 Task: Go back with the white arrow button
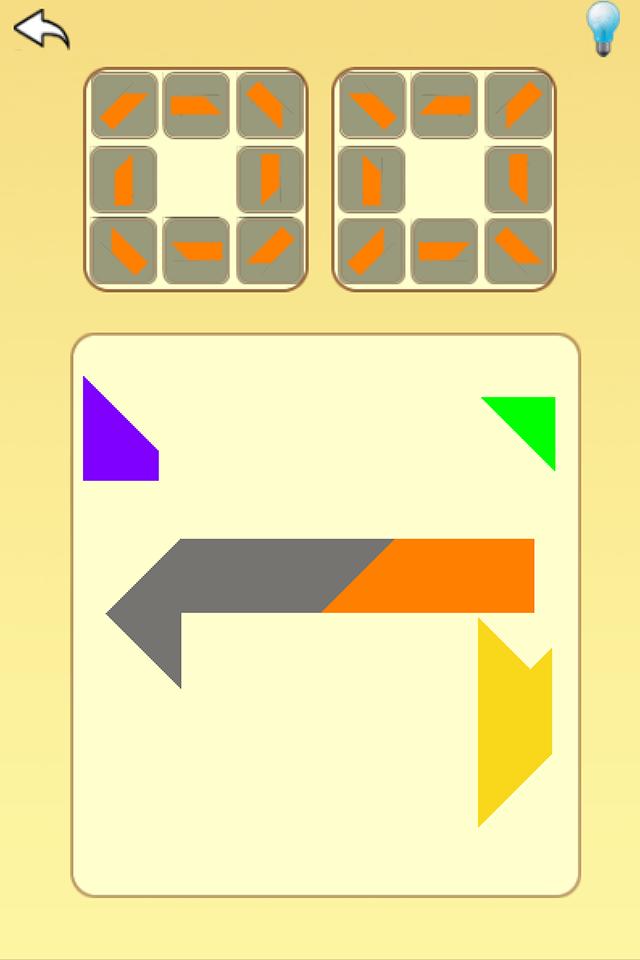tap(41, 30)
